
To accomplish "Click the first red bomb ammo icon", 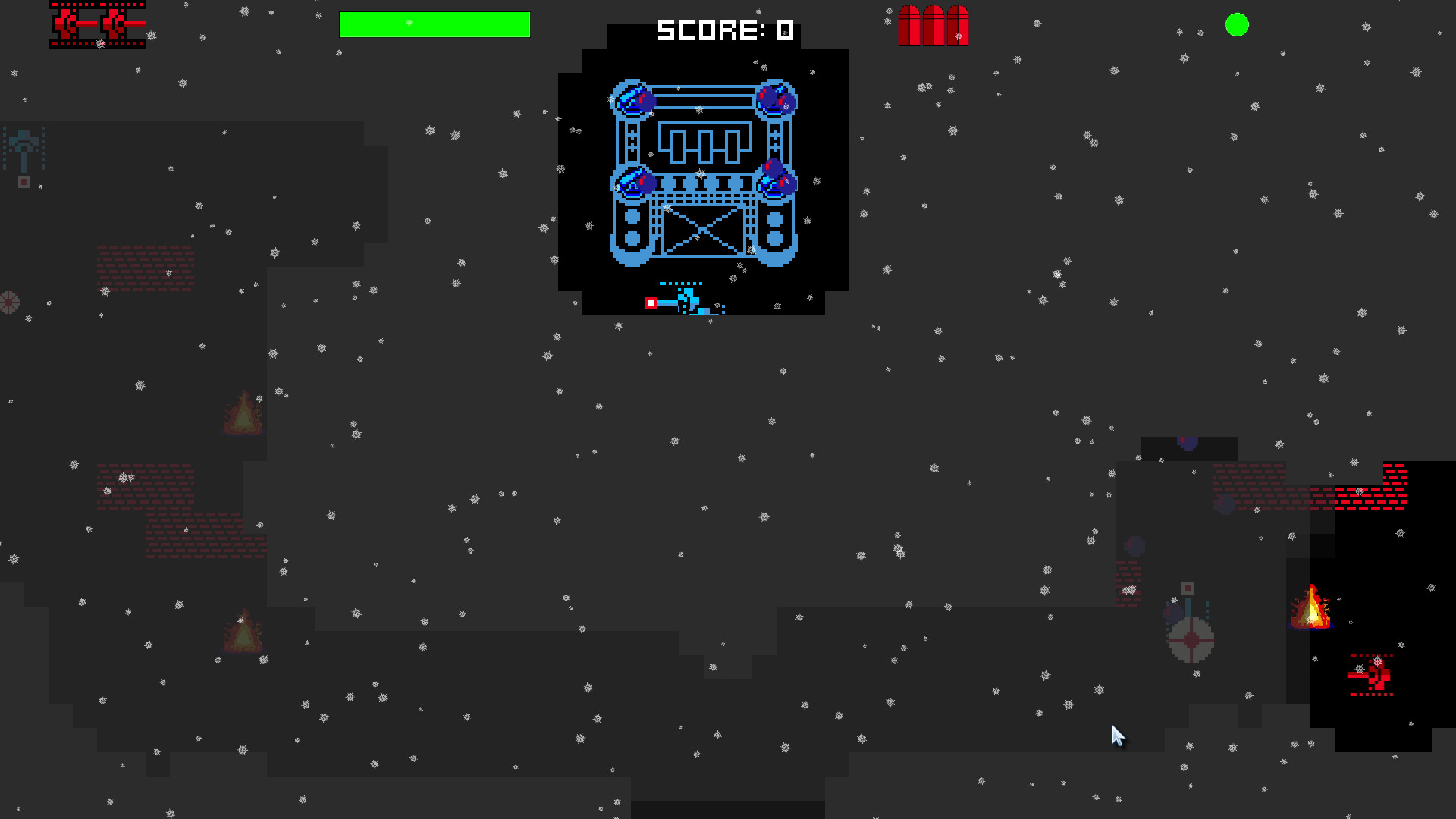I will (x=908, y=25).
